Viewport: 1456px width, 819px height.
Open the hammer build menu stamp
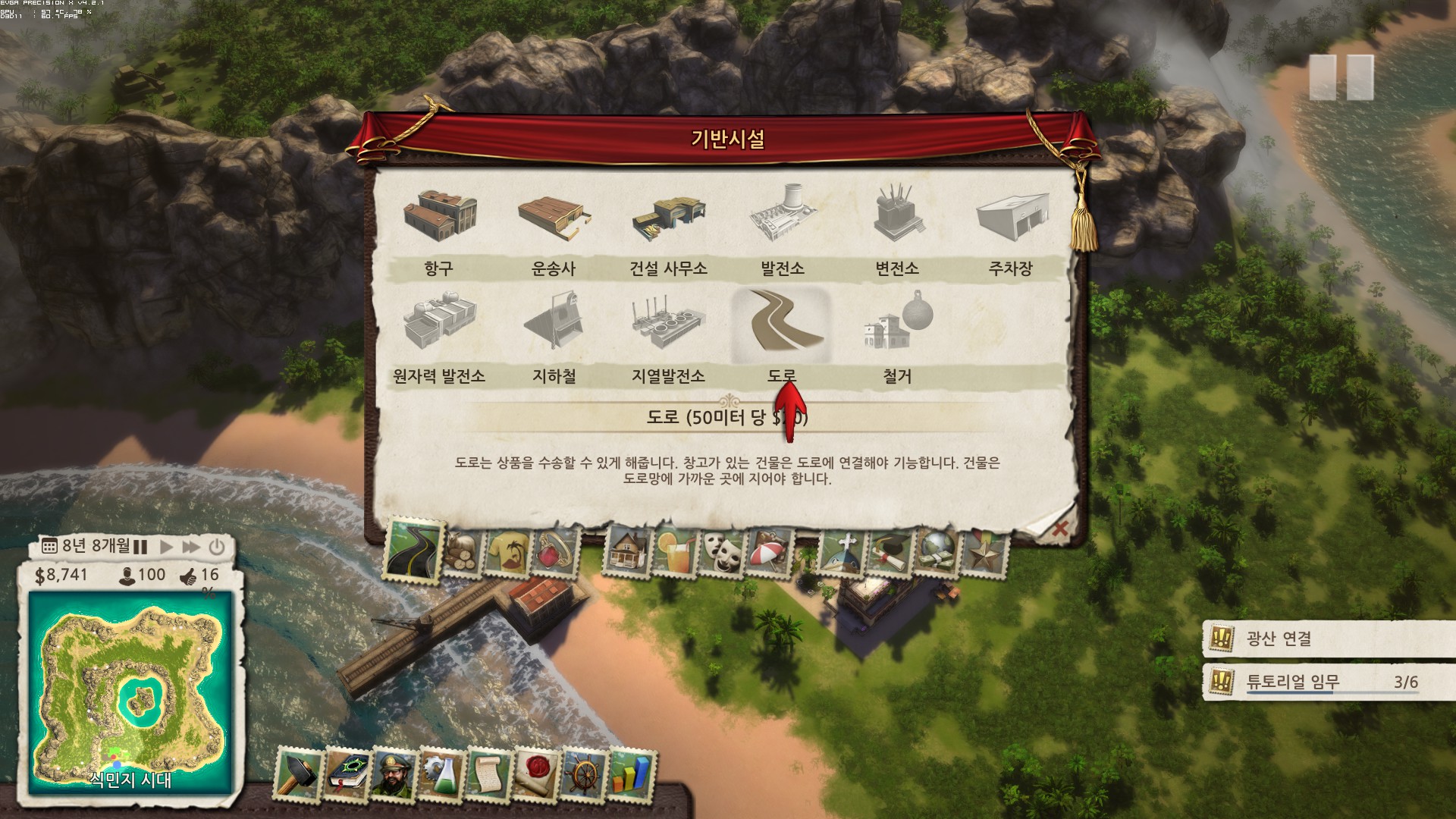298,775
